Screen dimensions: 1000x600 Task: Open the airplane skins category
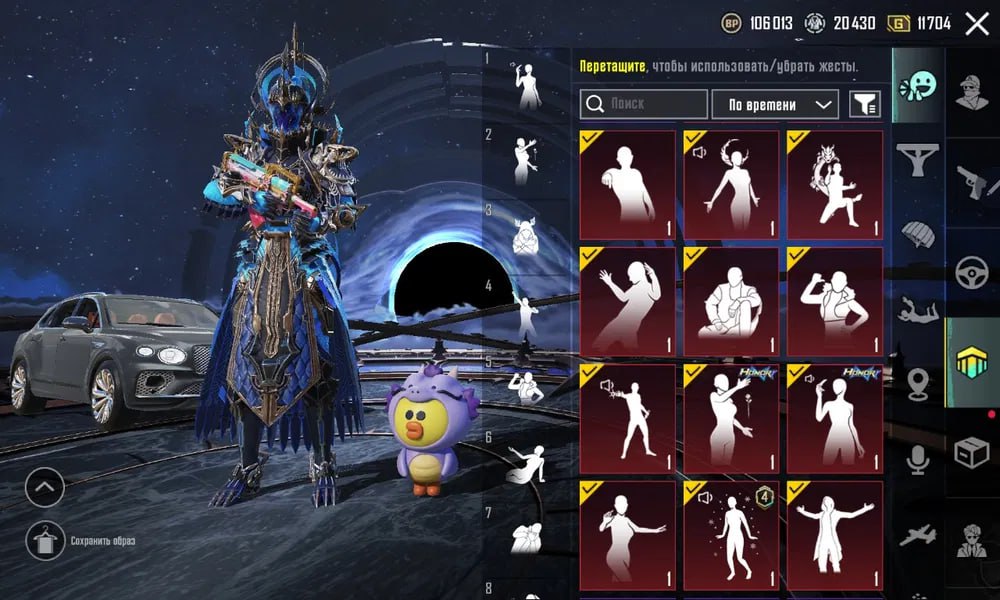[916, 535]
